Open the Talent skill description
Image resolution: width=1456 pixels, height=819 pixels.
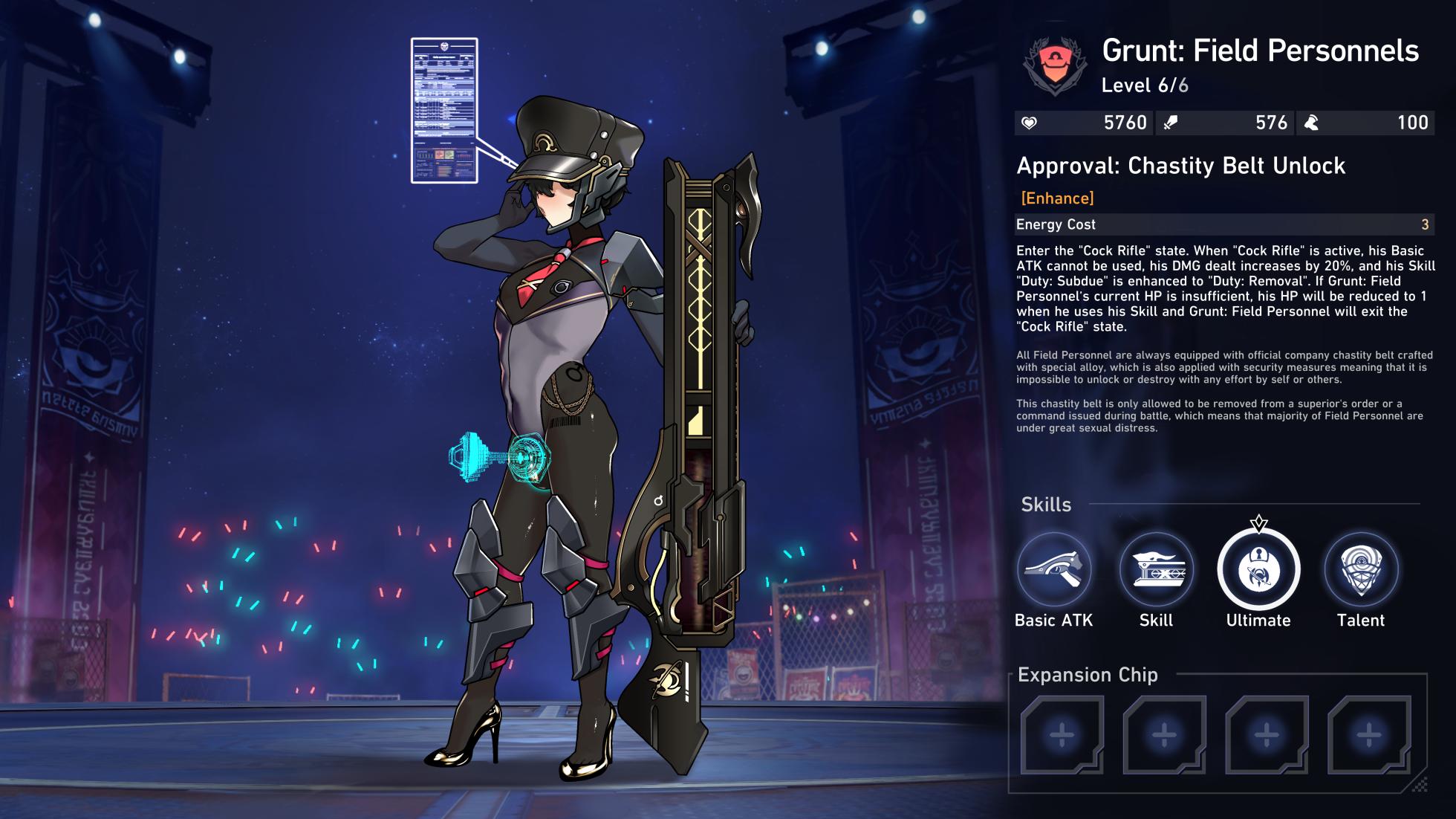tap(1361, 570)
